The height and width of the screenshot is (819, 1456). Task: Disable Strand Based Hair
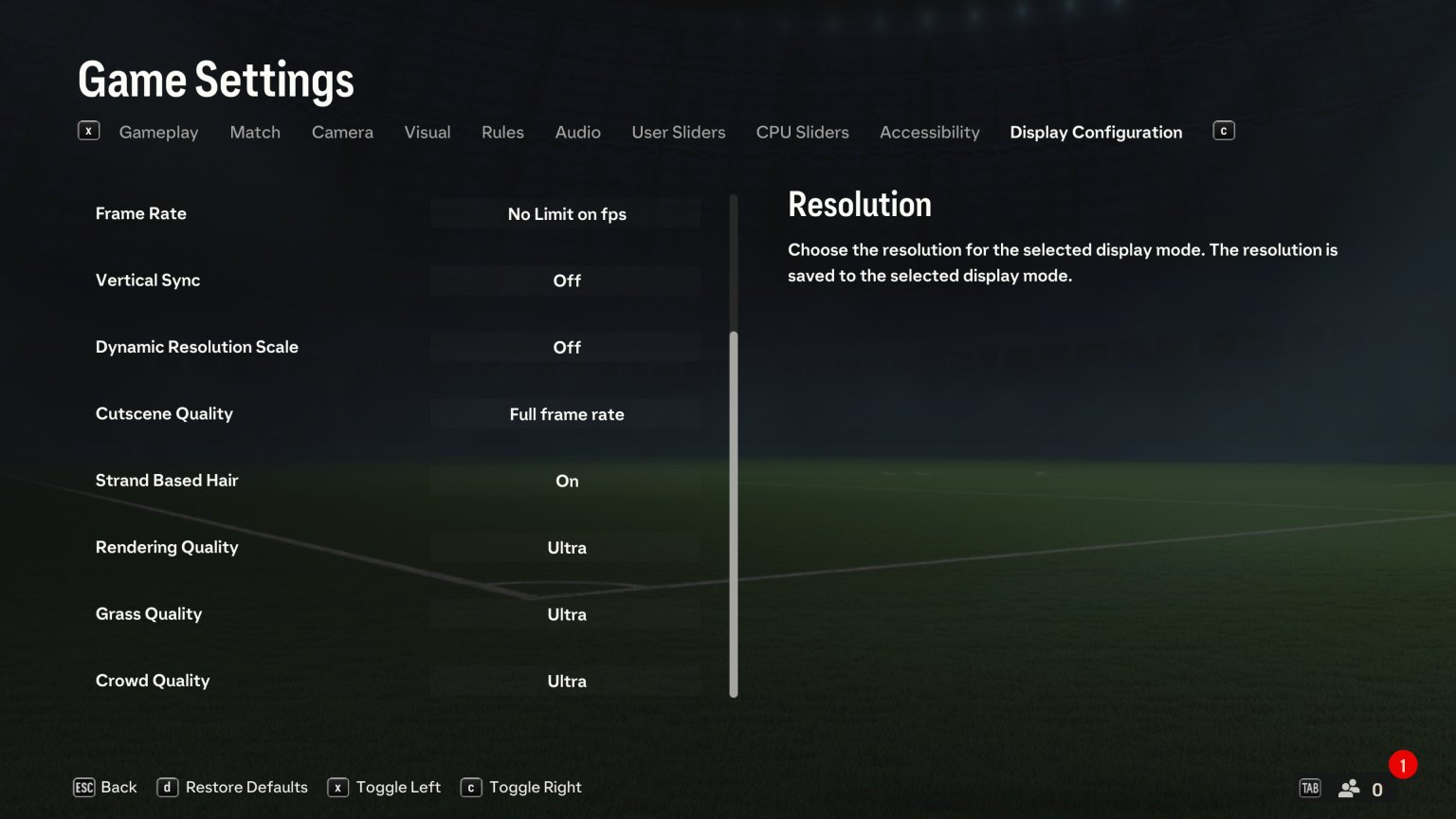(566, 481)
